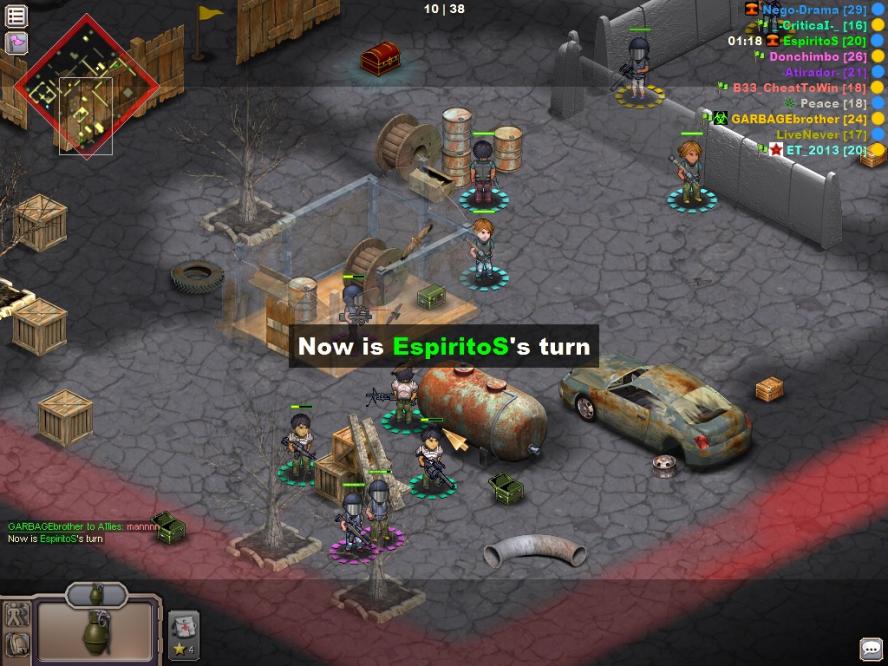The image size is (888, 666).
Task: Toggle the soldier stance button
Action: pos(16,615)
